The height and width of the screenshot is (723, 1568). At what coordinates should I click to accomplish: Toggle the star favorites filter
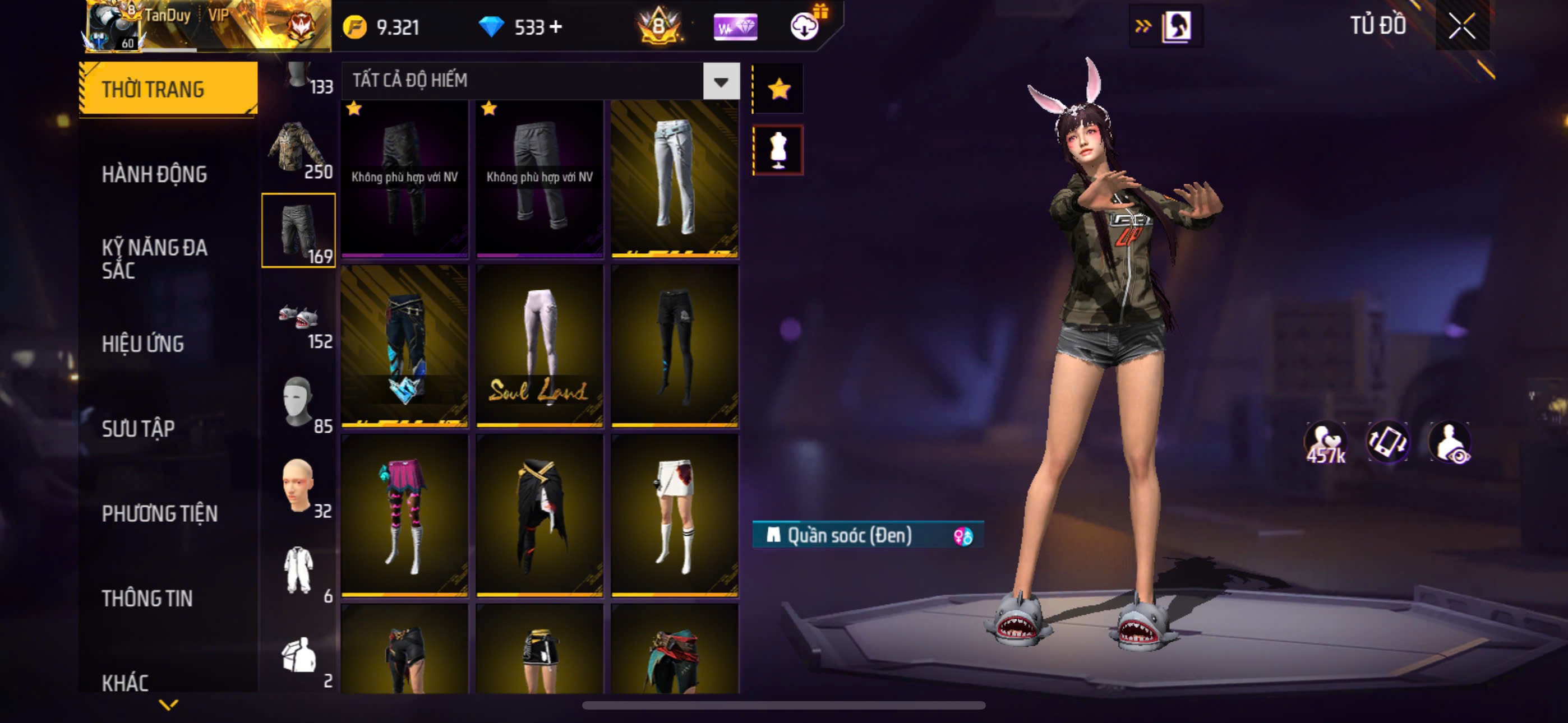pyautogui.click(x=778, y=89)
